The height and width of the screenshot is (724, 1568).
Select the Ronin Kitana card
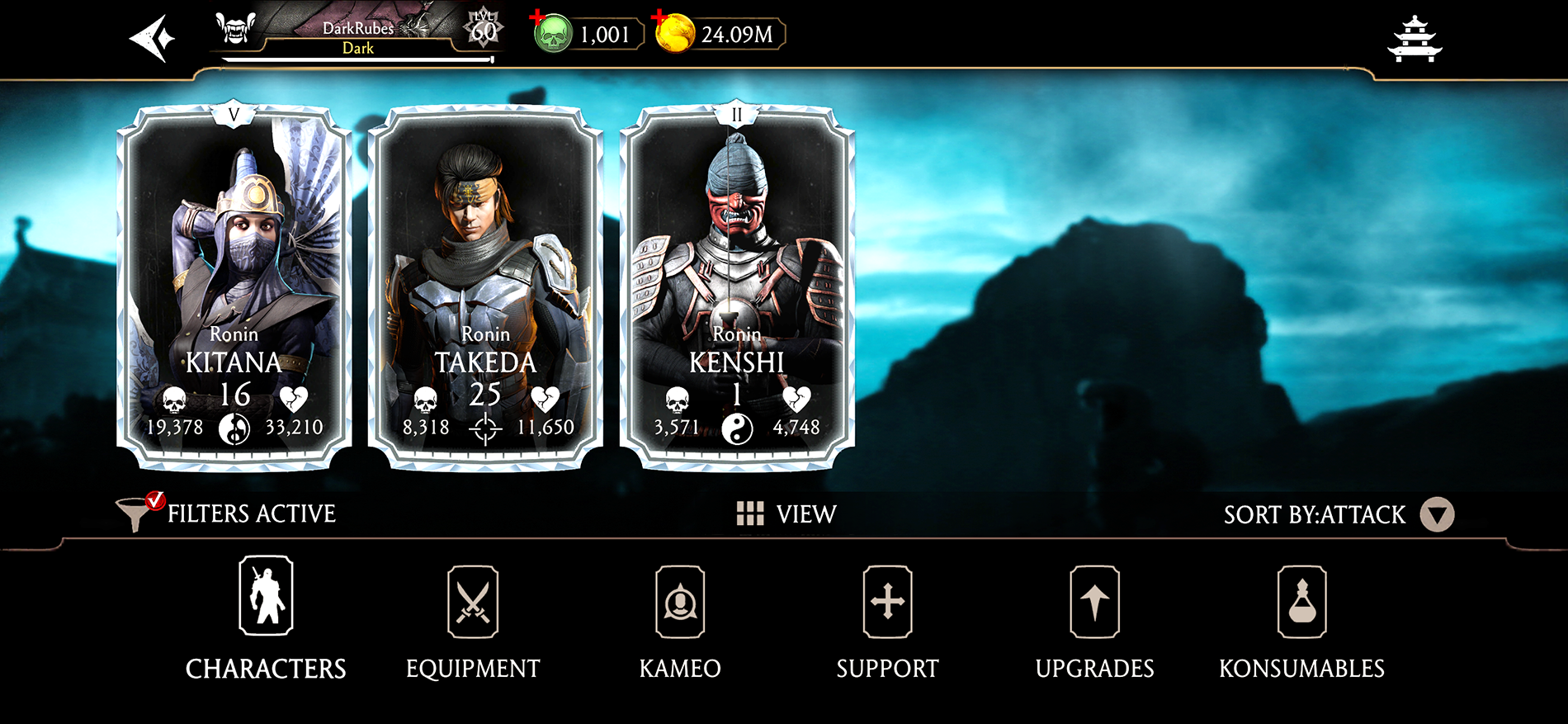point(234,287)
